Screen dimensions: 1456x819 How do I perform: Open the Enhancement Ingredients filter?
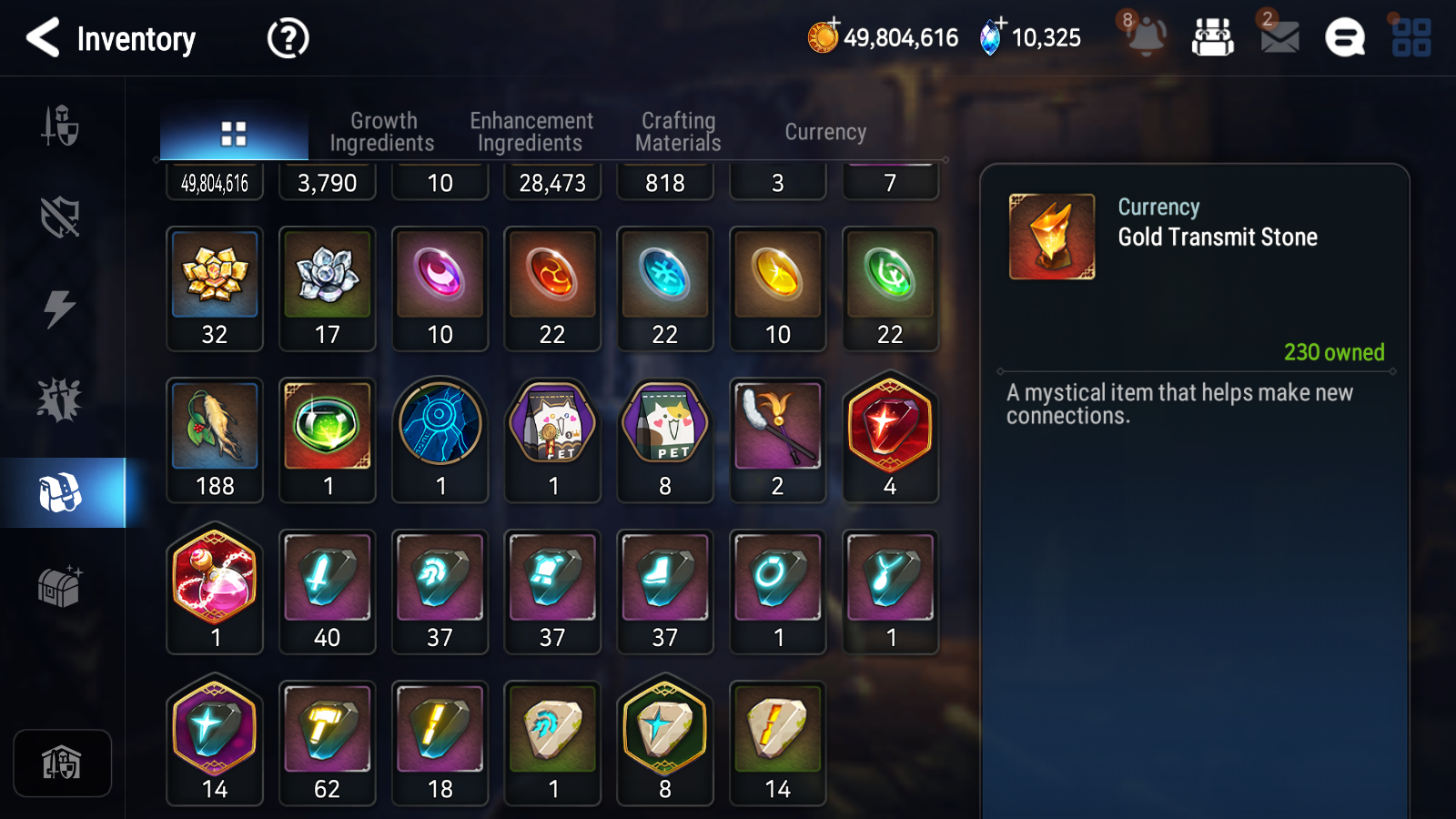[x=531, y=130]
